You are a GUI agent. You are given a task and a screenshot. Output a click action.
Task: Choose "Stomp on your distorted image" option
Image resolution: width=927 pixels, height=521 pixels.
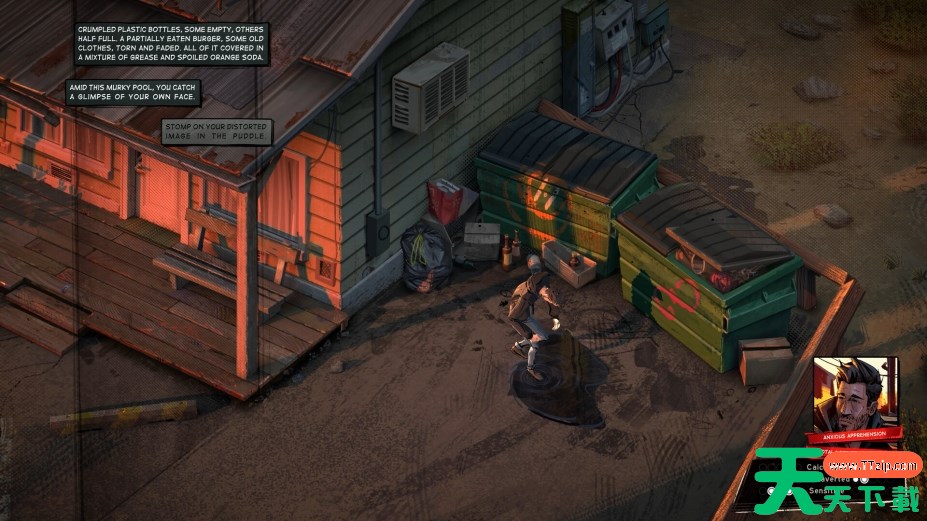216,131
